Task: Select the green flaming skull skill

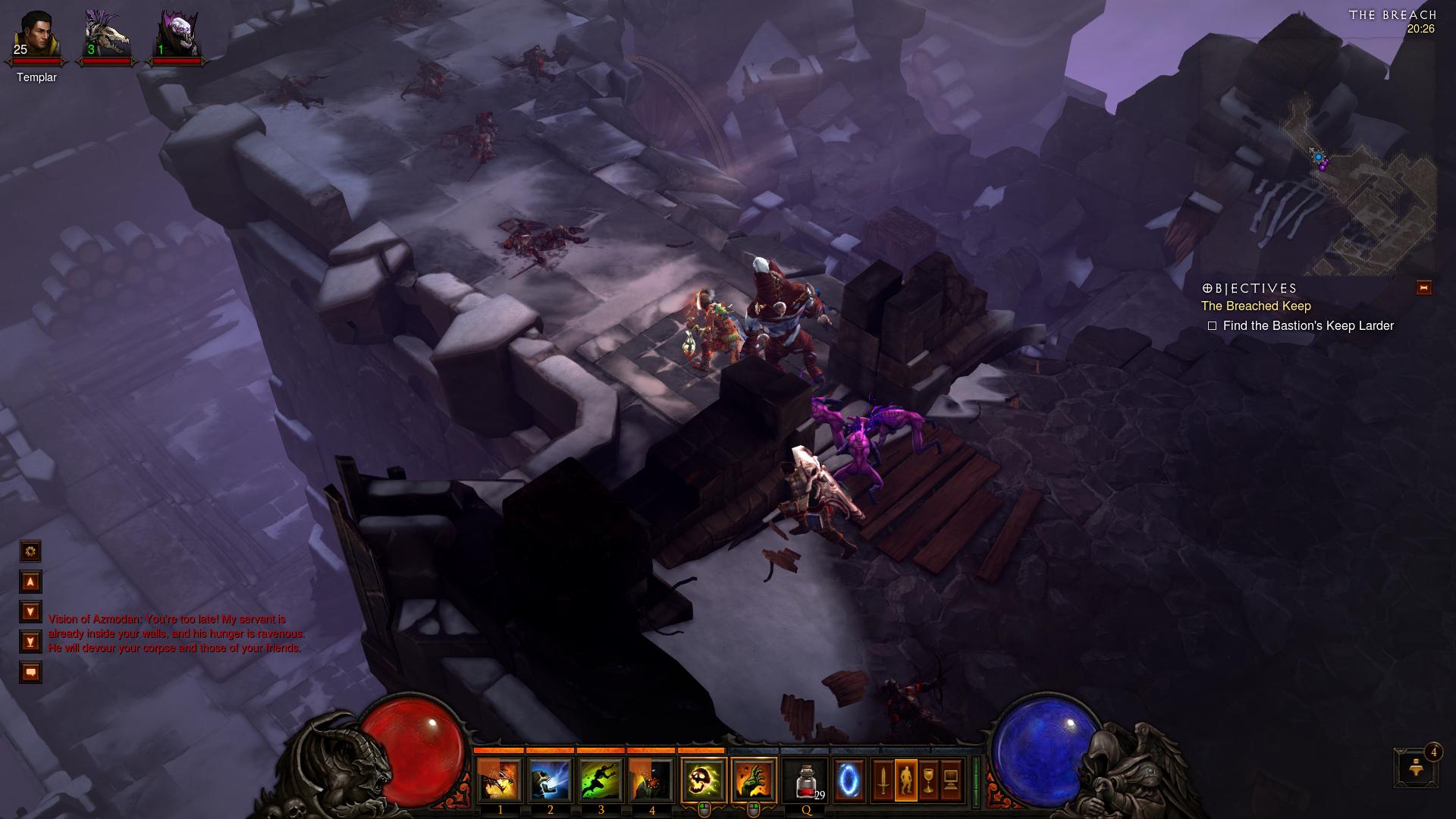Action: pyautogui.click(x=704, y=780)
